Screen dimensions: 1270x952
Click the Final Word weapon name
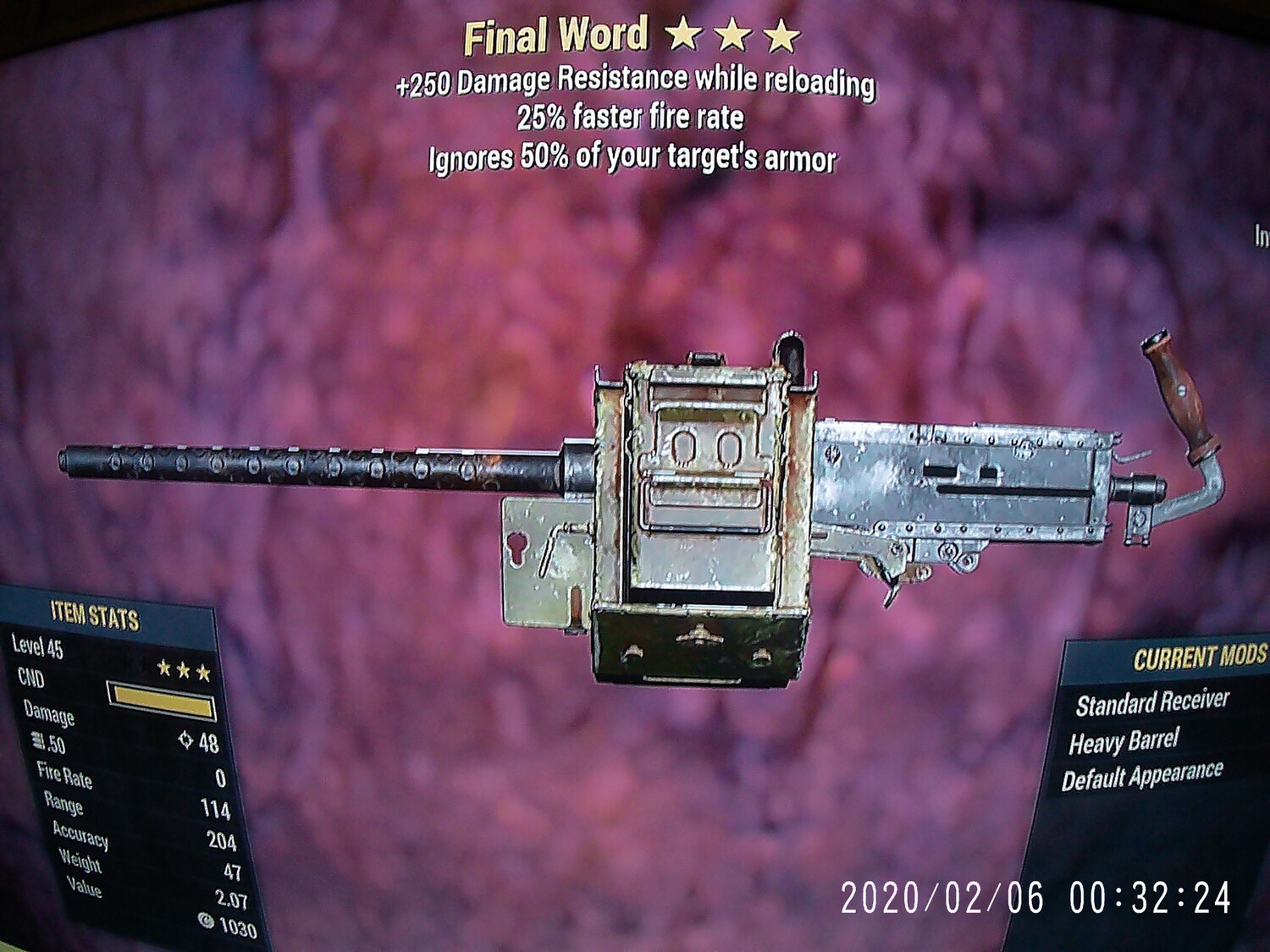pos(559,32)
